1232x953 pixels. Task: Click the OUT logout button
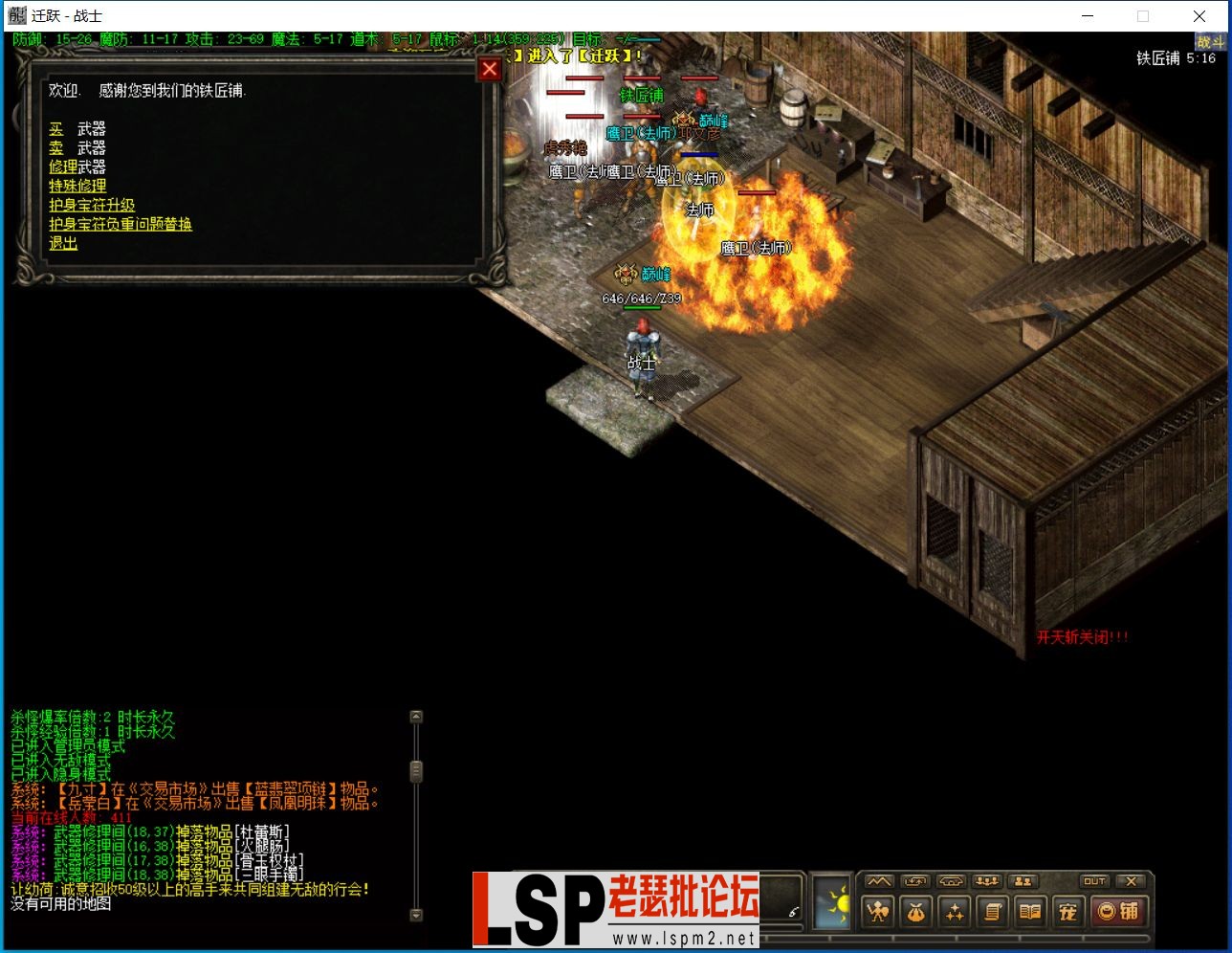click(x=1093, y=881)
